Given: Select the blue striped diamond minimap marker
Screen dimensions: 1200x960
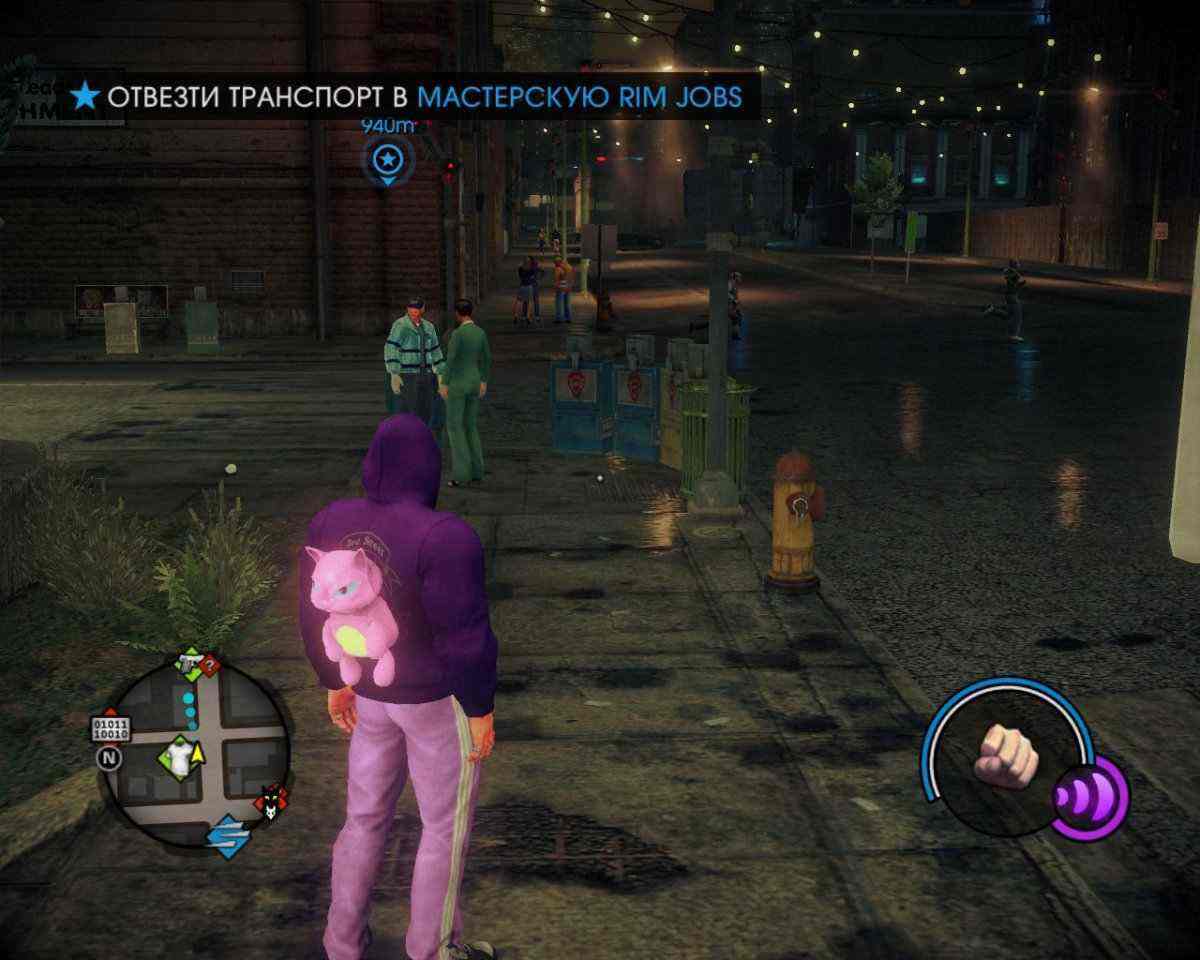Looking at the screenshot, I should point(227,836).
